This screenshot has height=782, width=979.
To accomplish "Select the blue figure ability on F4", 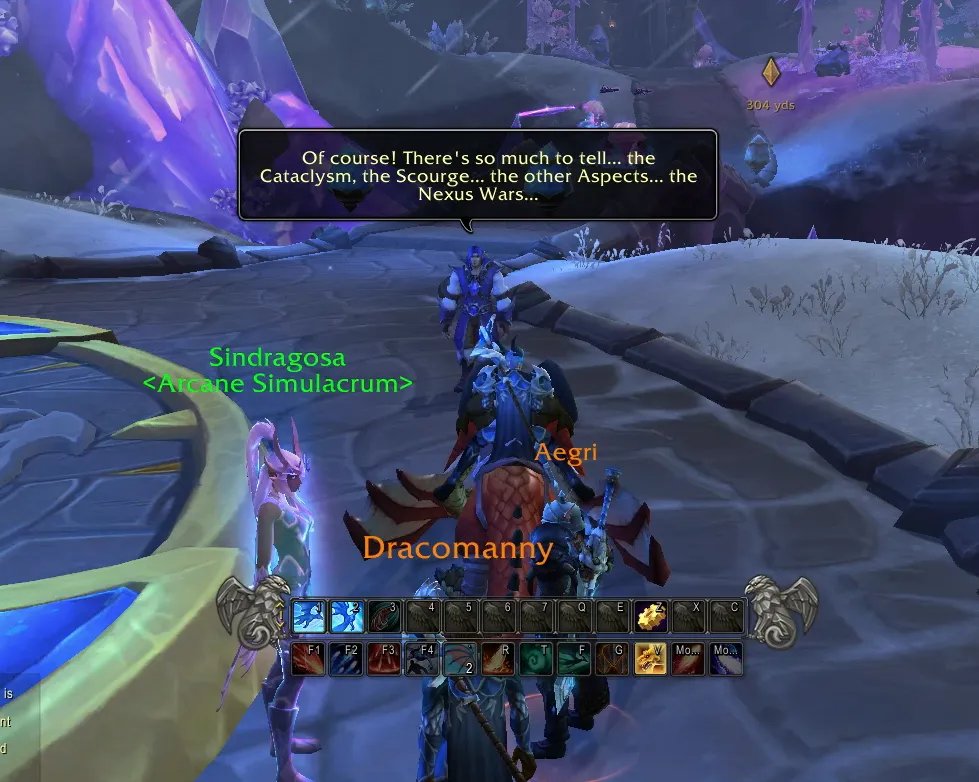I will [x=423, y=659].
